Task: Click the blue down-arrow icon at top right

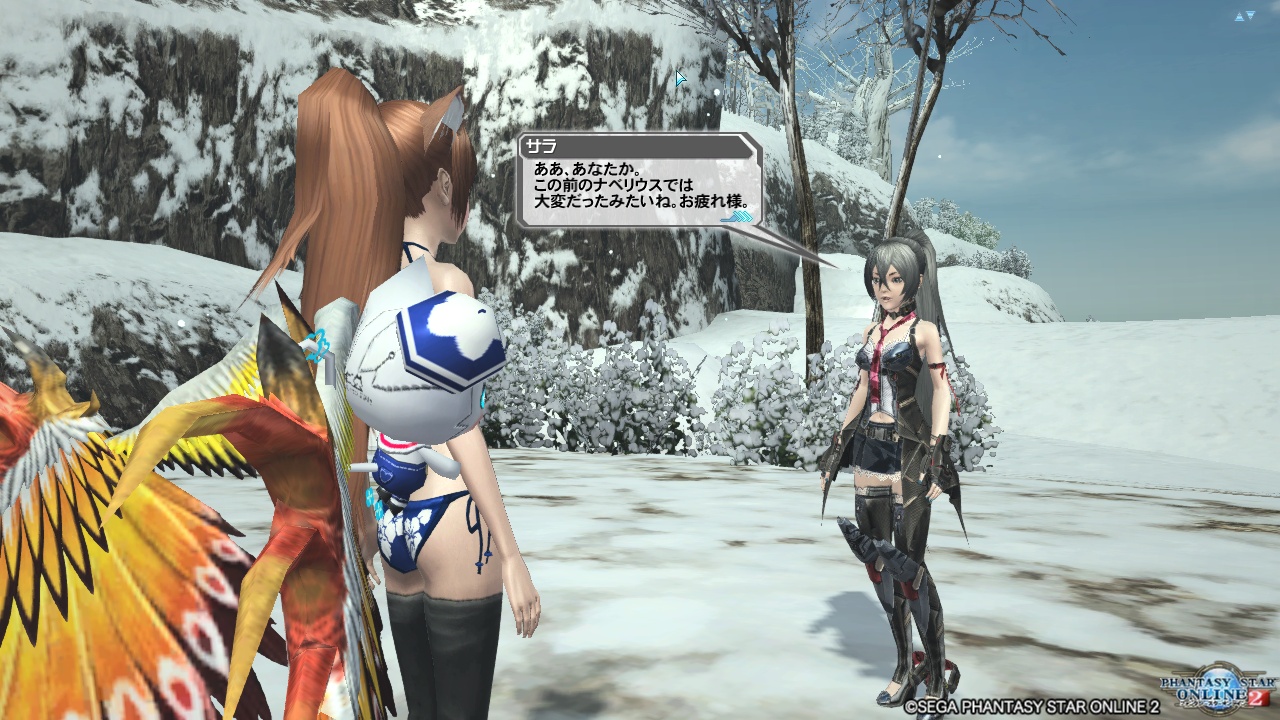Action: [x=1250, y=14]
